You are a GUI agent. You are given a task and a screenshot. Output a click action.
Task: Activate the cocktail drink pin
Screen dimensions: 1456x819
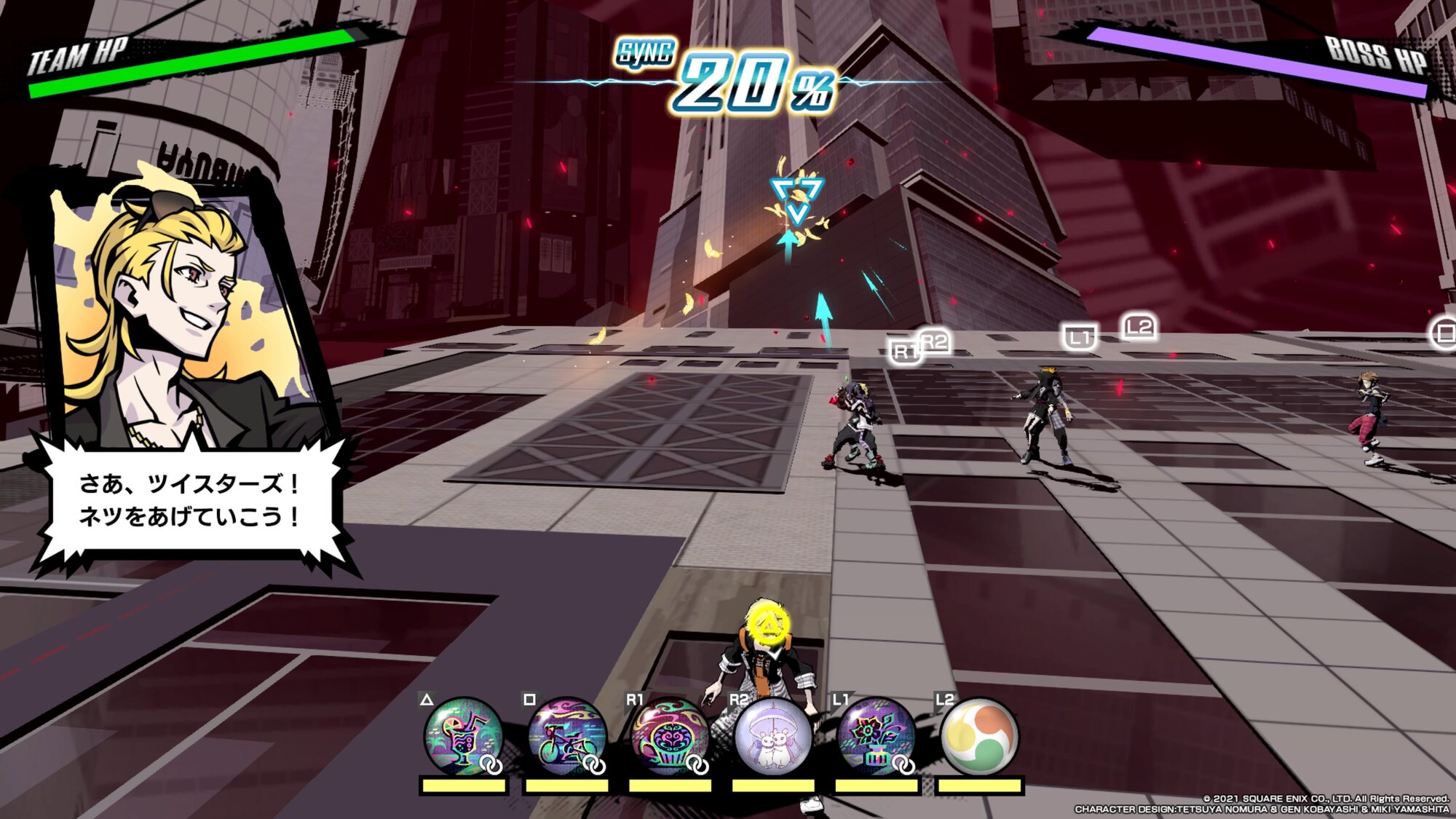pyautogui.click(x=463, y=736)
